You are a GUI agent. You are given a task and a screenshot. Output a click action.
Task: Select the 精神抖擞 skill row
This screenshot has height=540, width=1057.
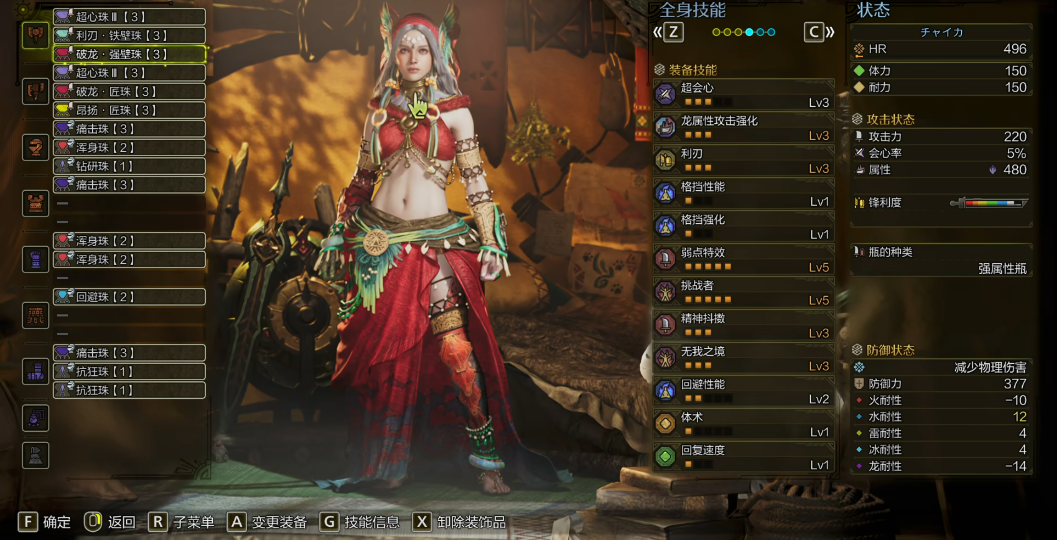coord(743,326)
